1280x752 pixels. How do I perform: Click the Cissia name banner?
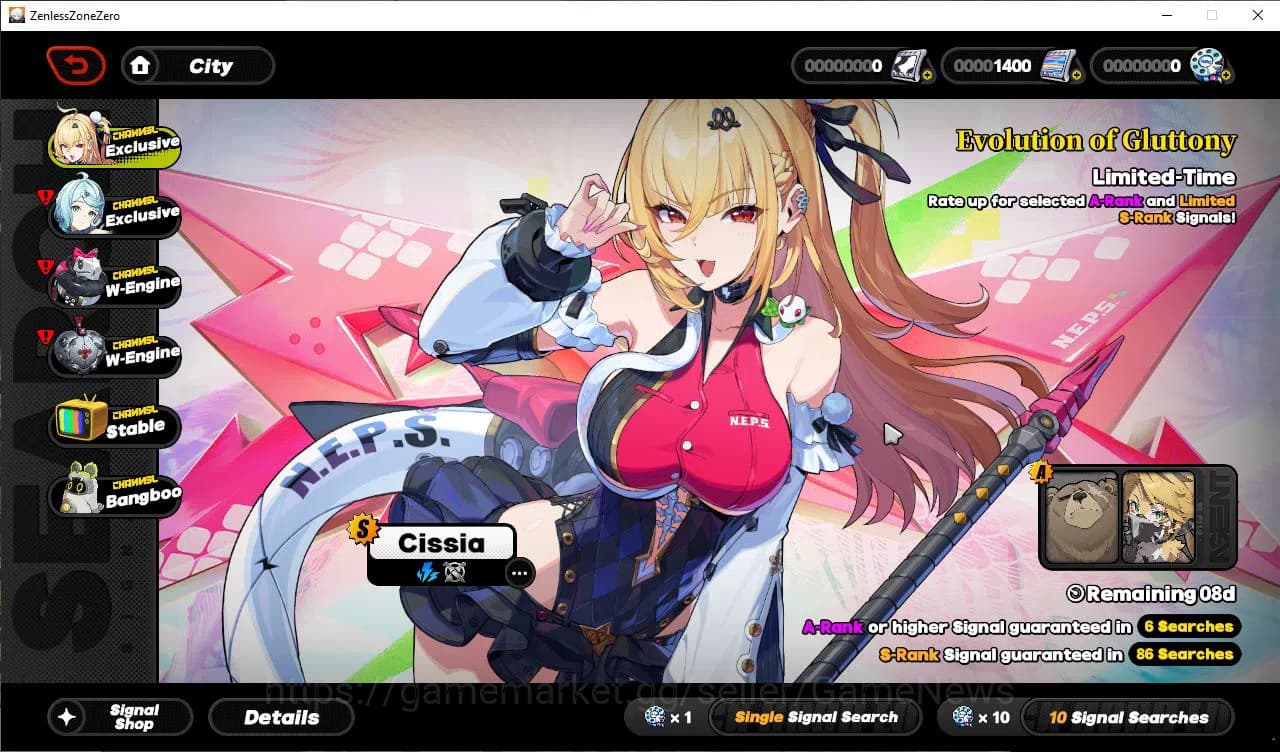pyautogui.click(x=443, y=543)
